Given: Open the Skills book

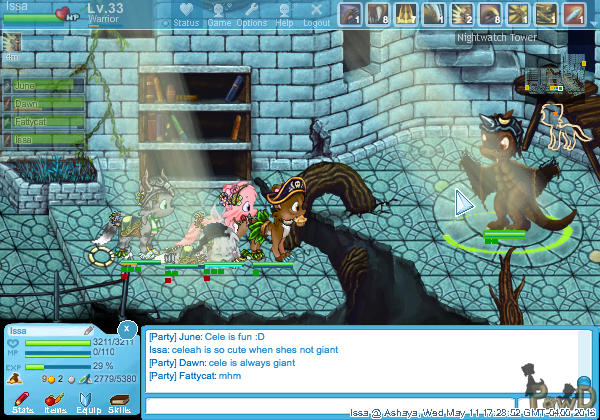Looking at the screenshot, I should (x=119, y=400).
